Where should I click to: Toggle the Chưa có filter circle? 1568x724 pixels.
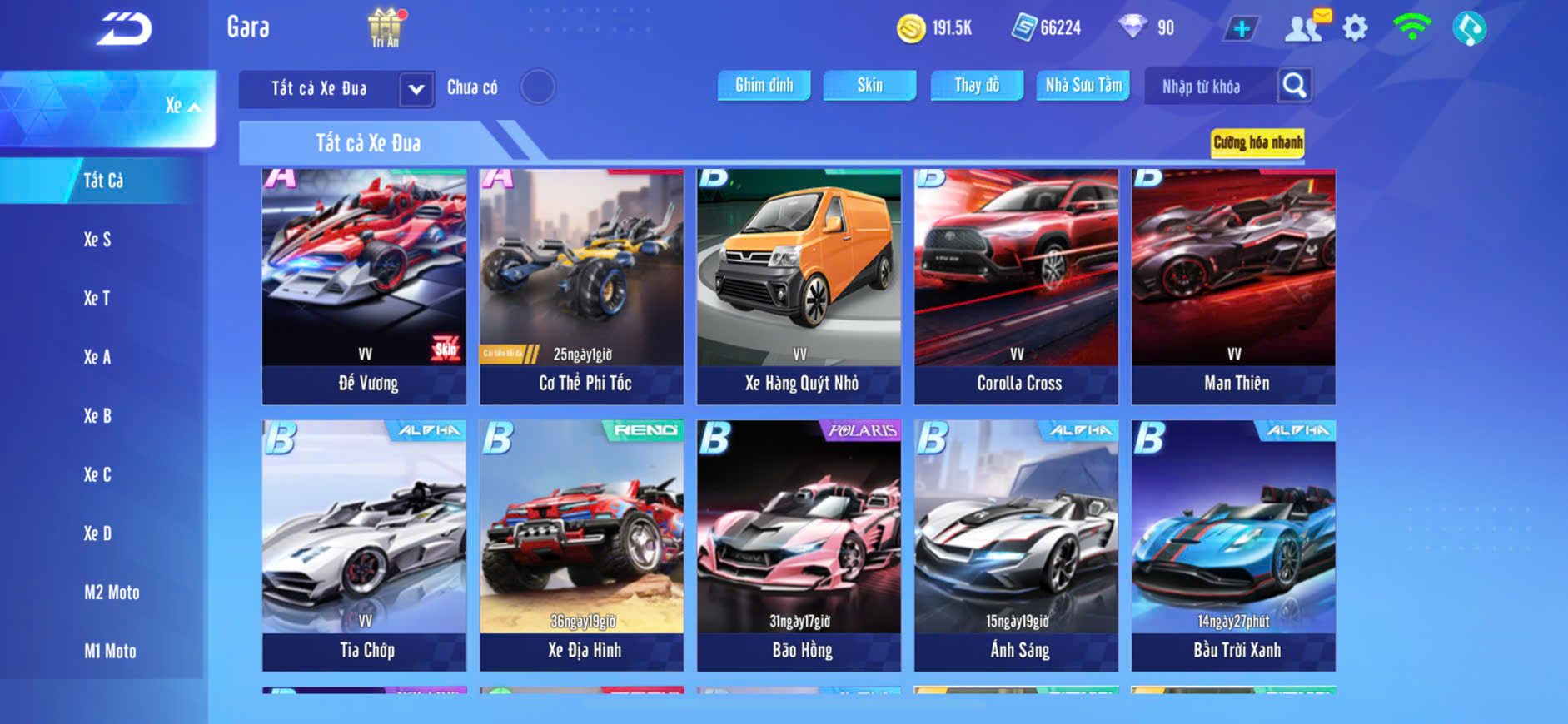(x=537, y=87)
